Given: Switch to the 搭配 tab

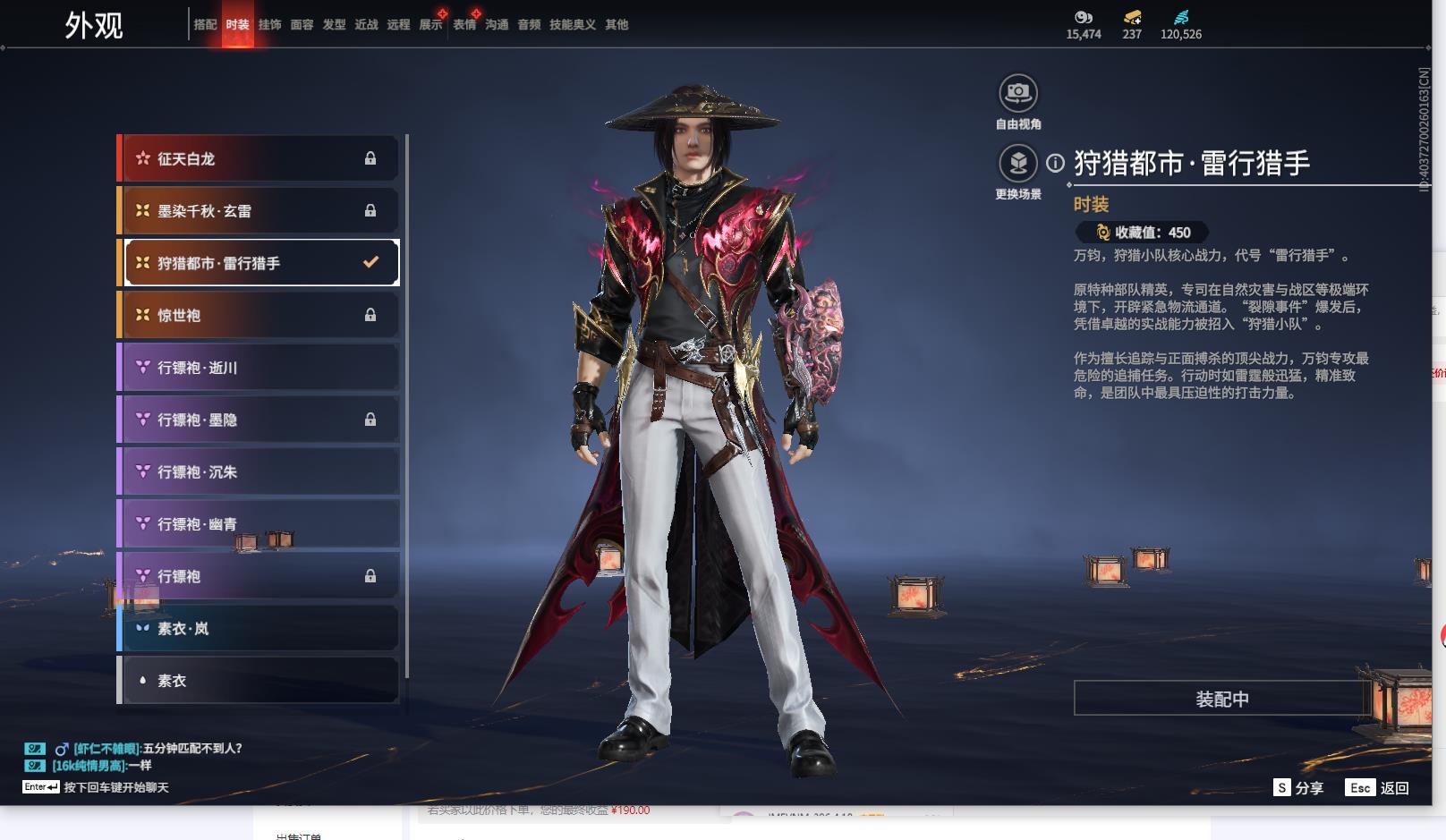Looking at the screenshot, I should [x=205, y=25].
